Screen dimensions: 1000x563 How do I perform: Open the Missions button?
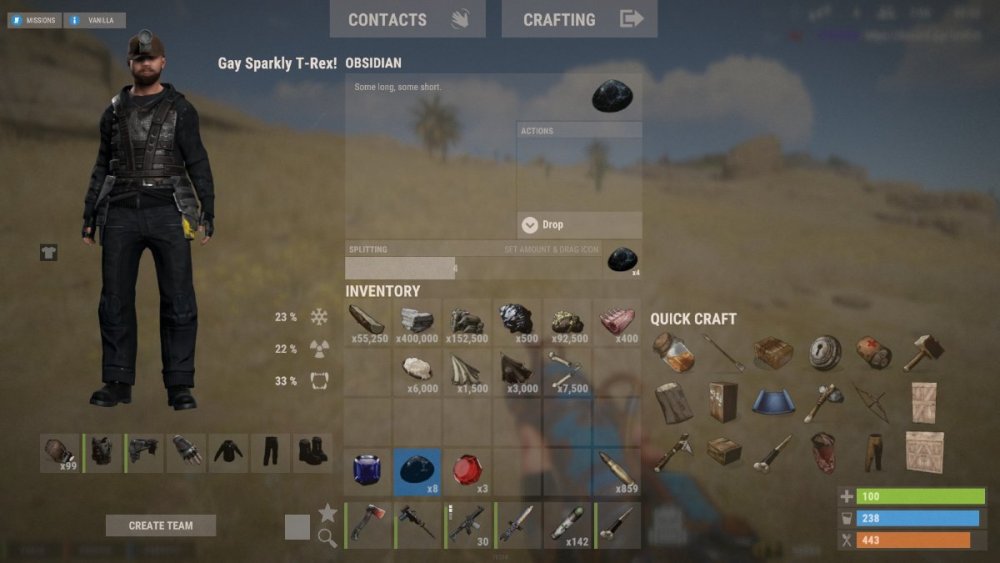coord(34,20)
